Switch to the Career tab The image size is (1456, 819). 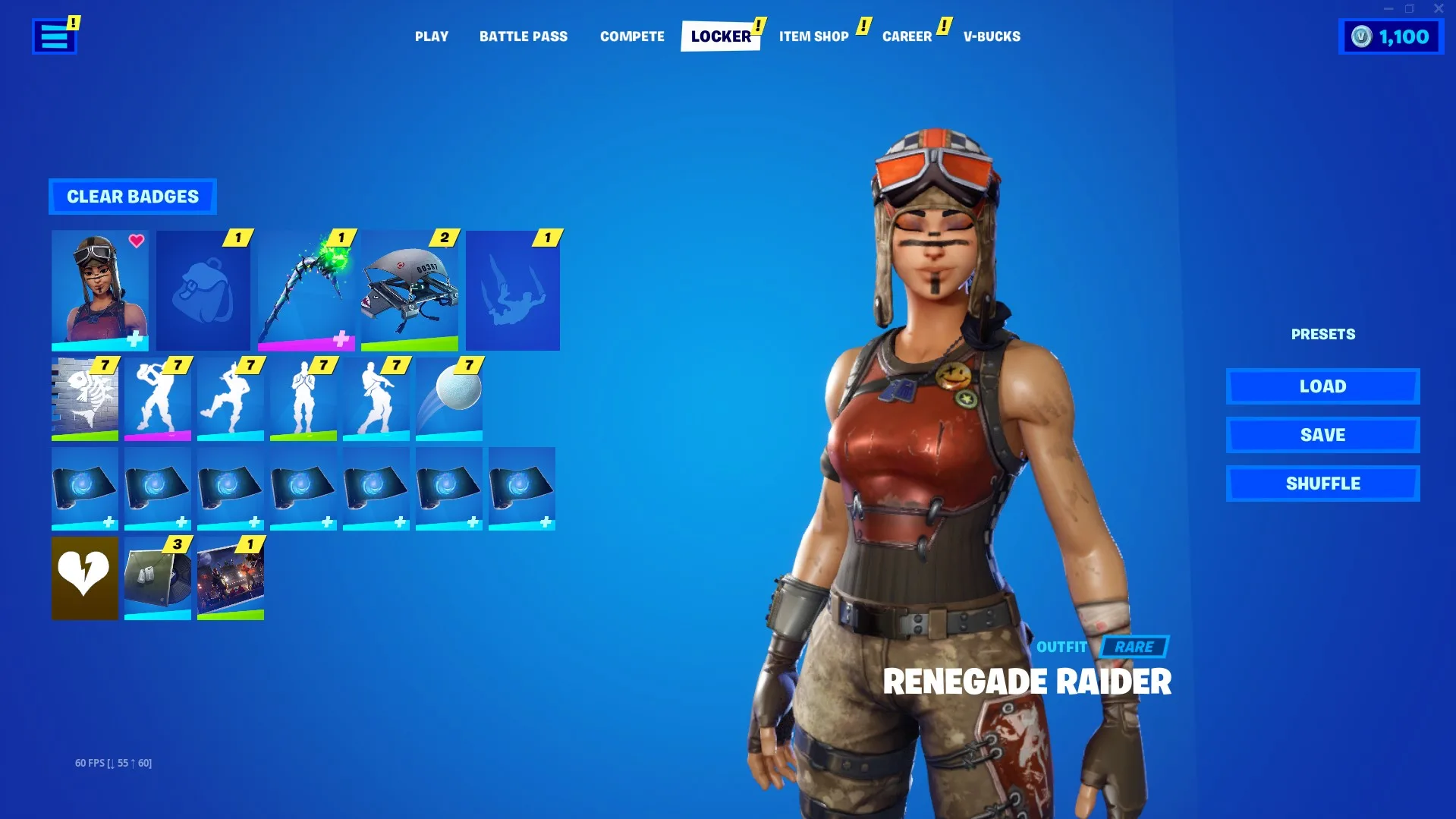click(907, 36)
